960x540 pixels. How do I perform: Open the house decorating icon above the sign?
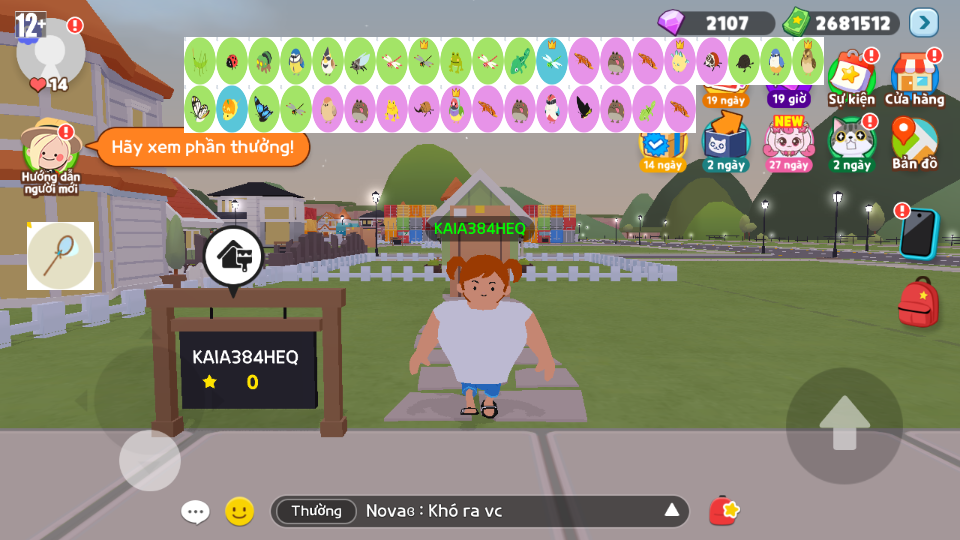[x=234, y=256]
